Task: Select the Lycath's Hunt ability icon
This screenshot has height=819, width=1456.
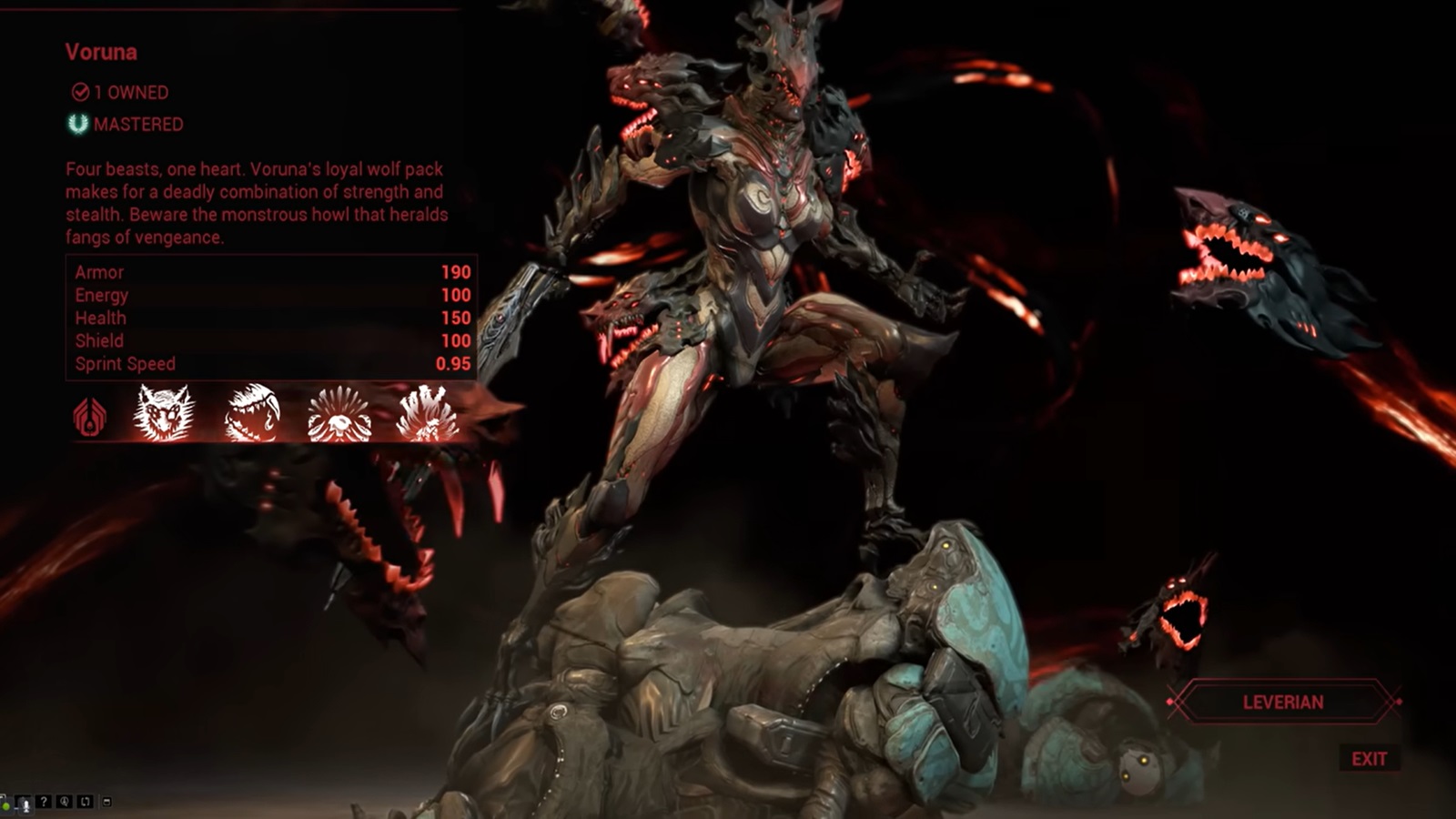Action: pos(339,416)
